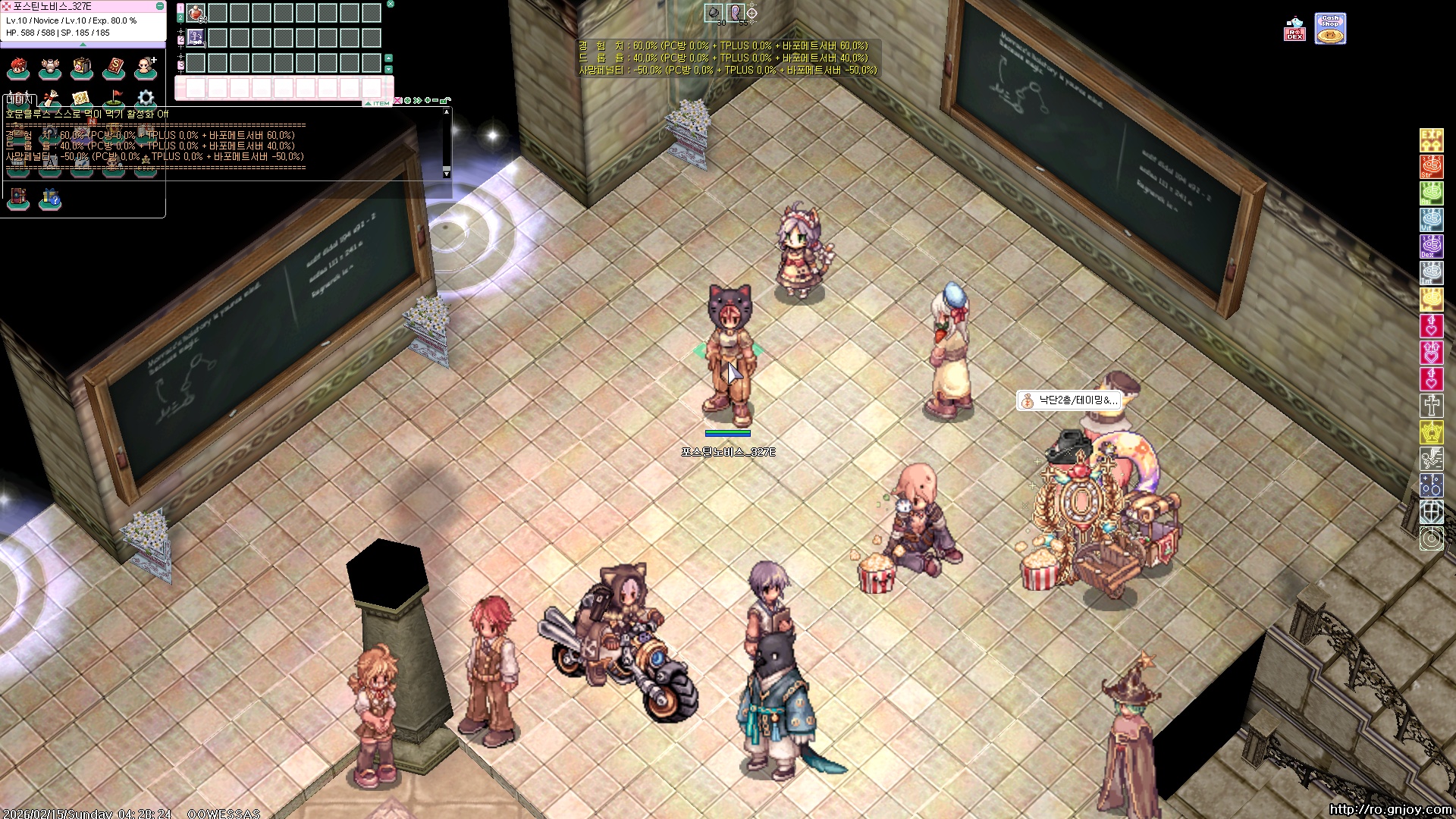
Task: Open the person-with-plus party icon
Action: 146,68
